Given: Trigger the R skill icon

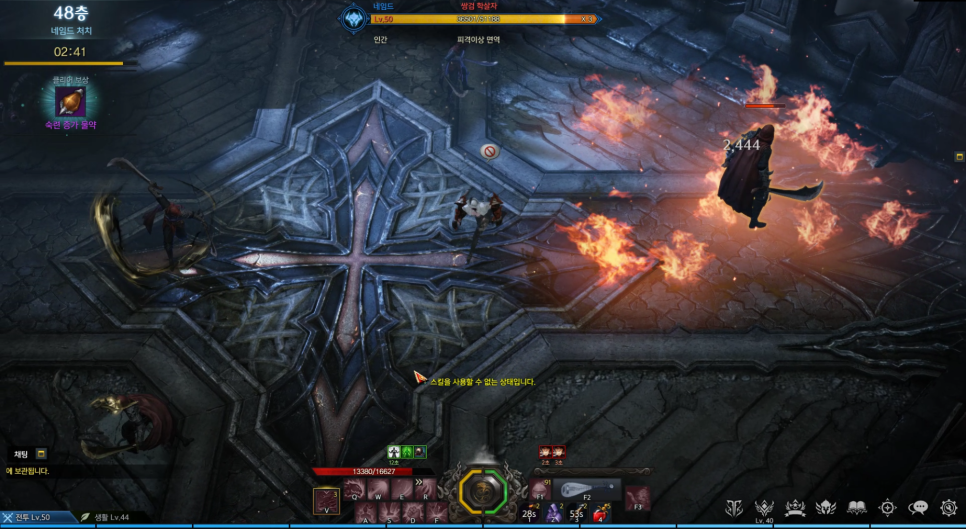Looking at the screenshot, I should tap(426, 489).
